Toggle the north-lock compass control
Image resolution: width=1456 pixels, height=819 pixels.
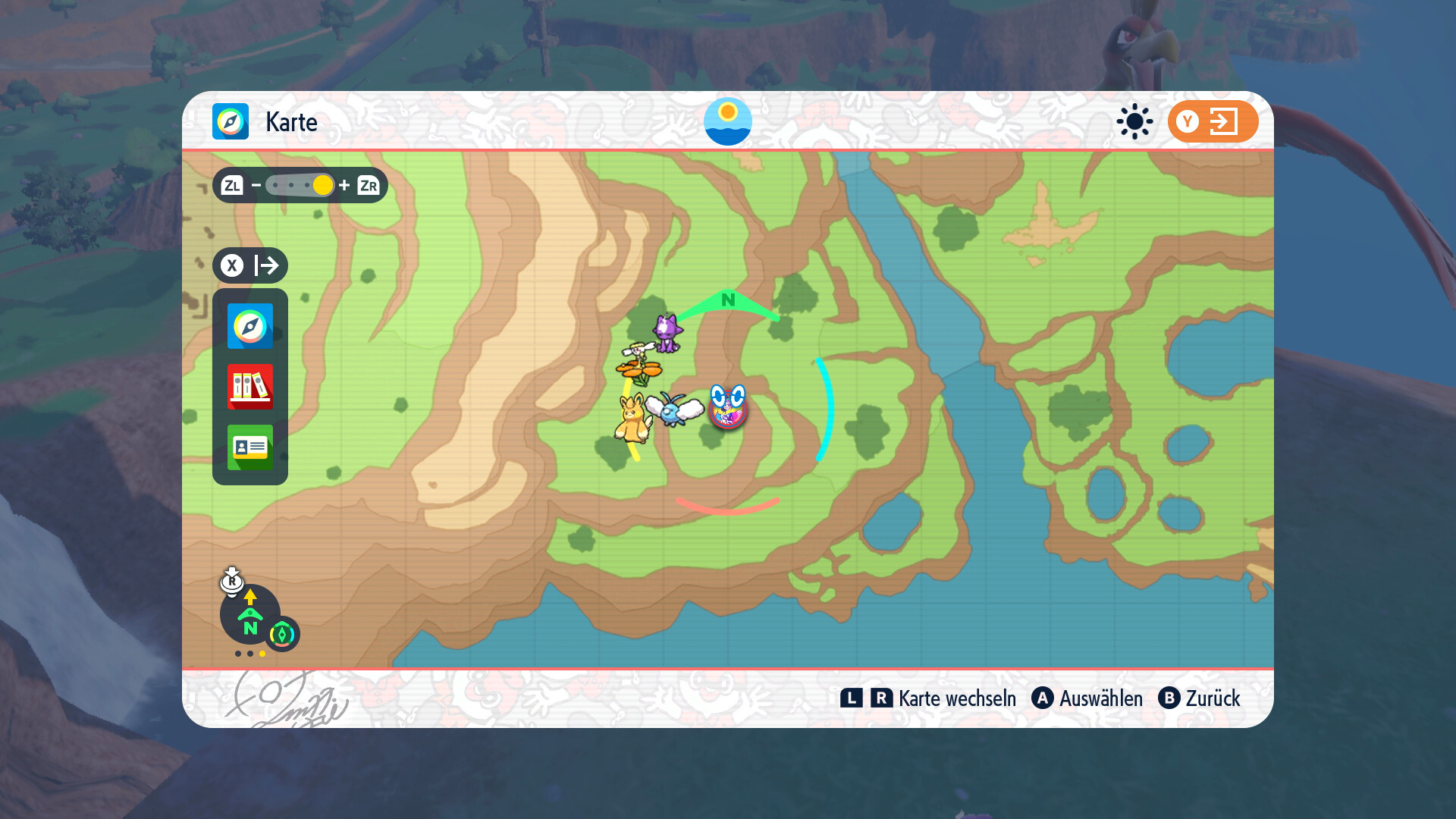[x=250, y=616]
